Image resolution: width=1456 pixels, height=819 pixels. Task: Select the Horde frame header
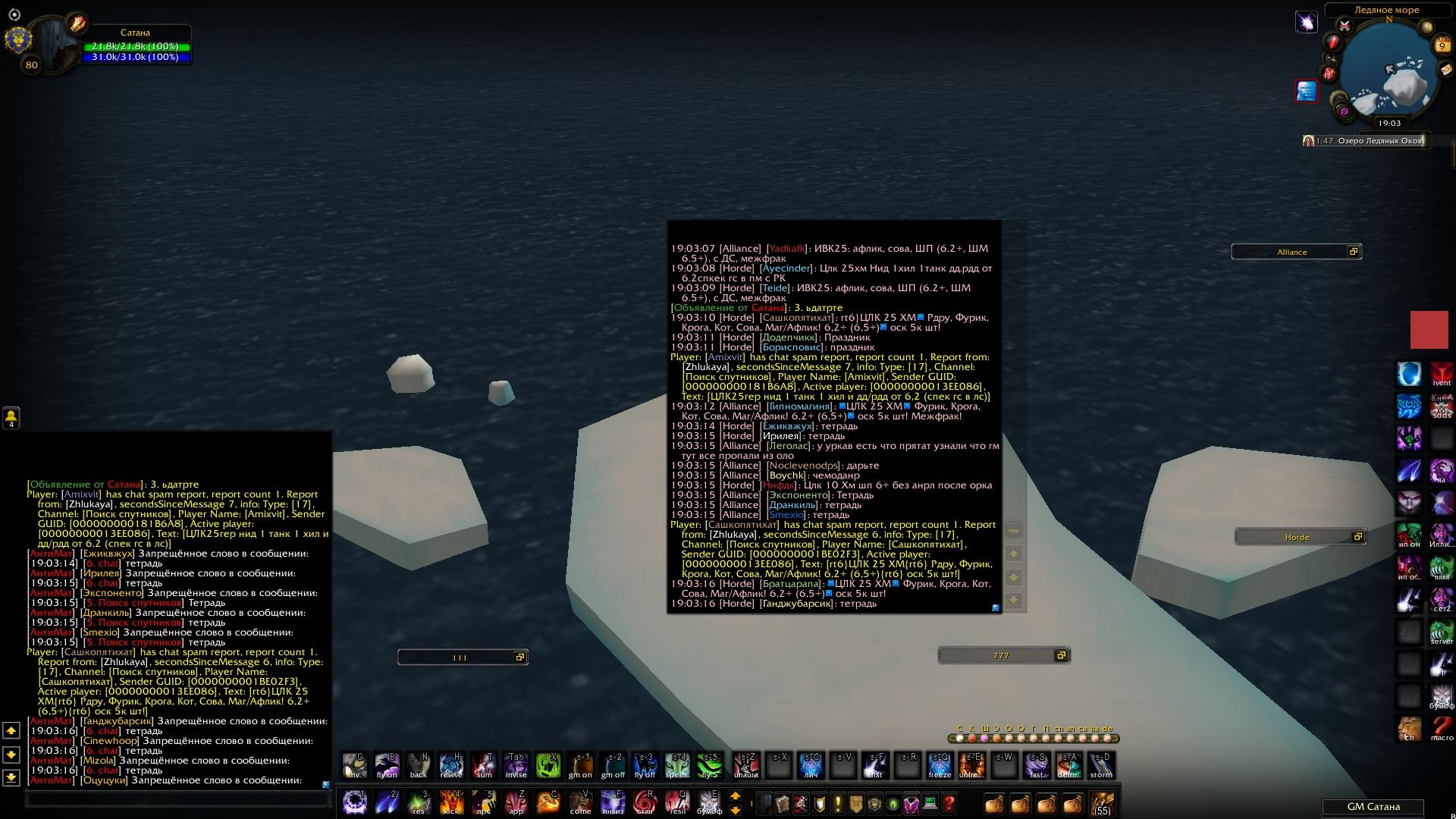pyautogui.click(x=1297, y=537)
